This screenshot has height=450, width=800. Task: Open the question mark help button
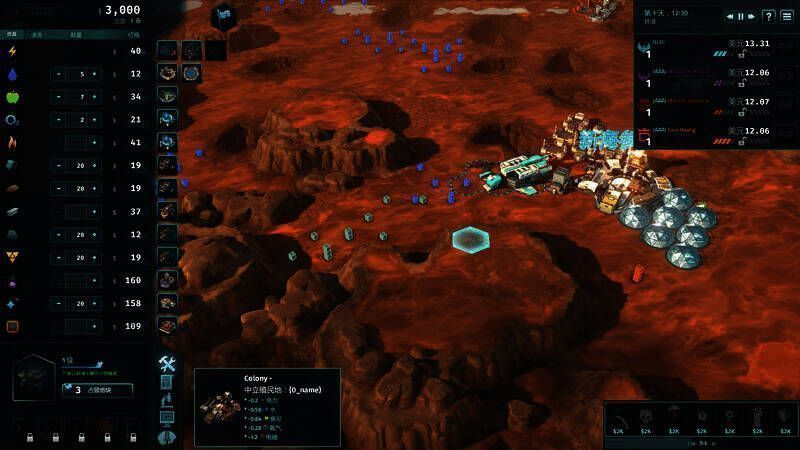[768, 16]
